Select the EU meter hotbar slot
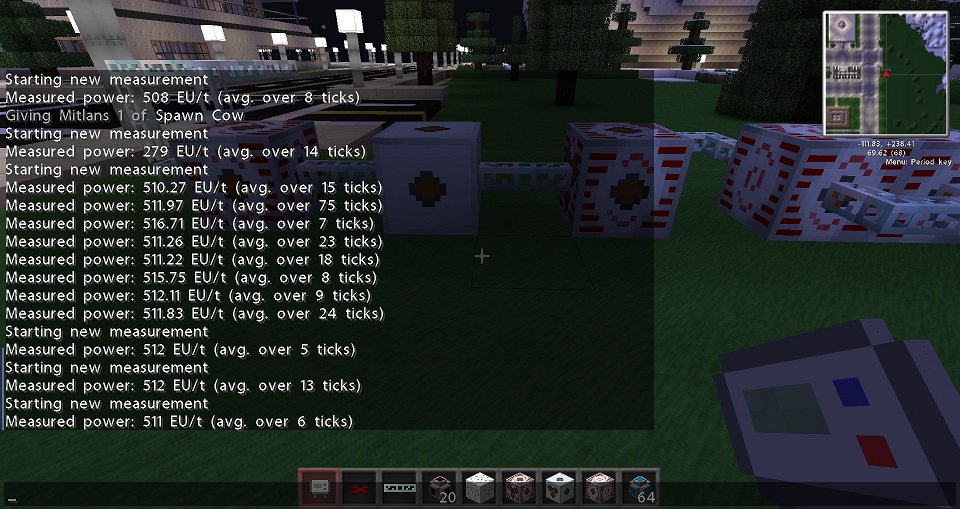The width and height of the screenshot is (960, 509). (x=319, y=488)
